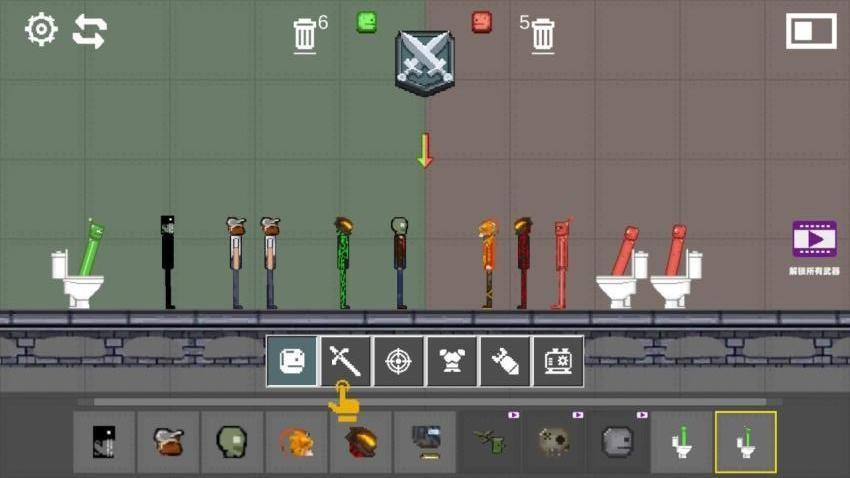The width and height of the screenshot is (850, 478).
Task: Pick the green zombie head character slot
Action: [232, 441]
